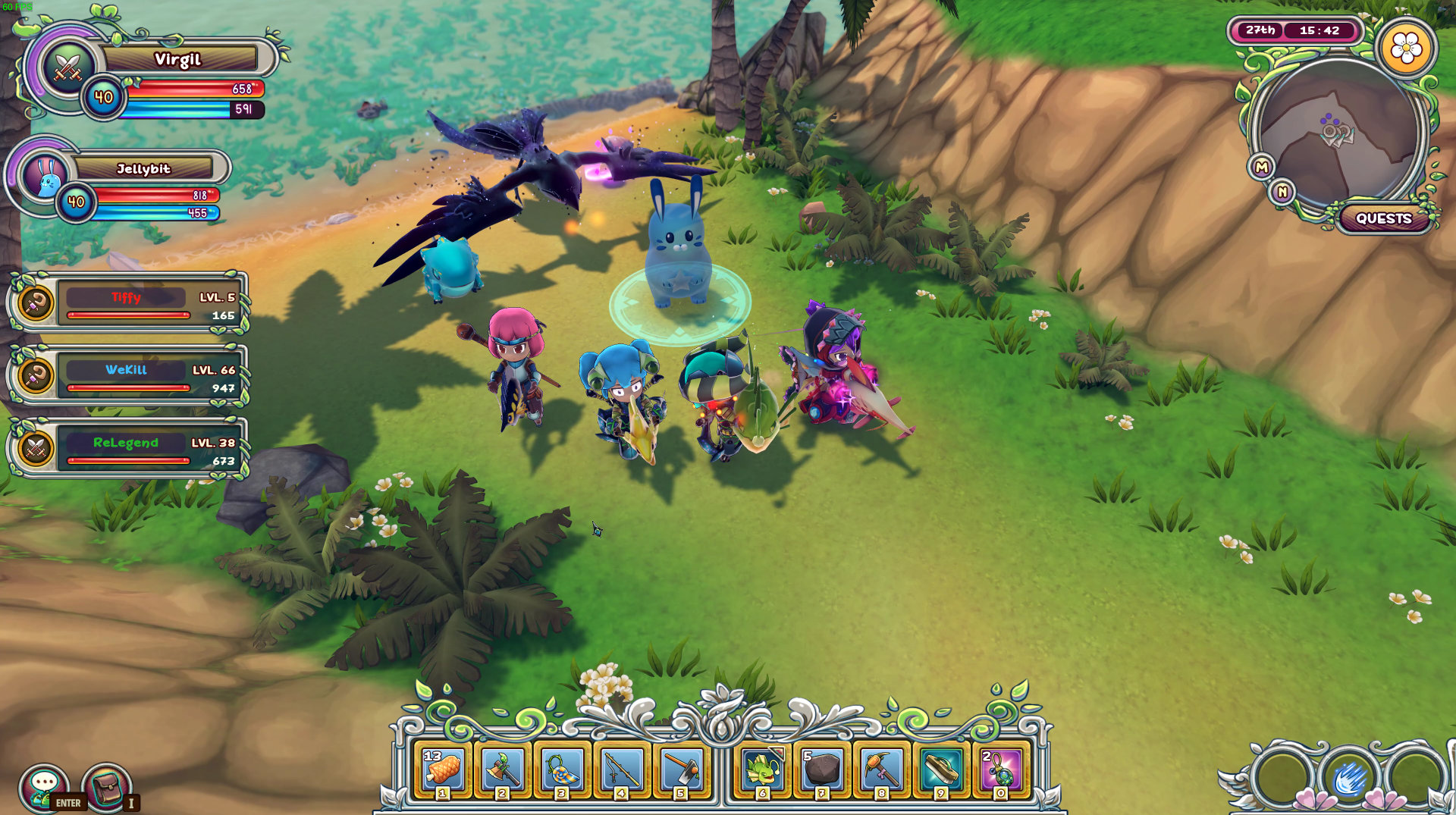Open the chat bubble button
1456x815 pixels.
44,785
